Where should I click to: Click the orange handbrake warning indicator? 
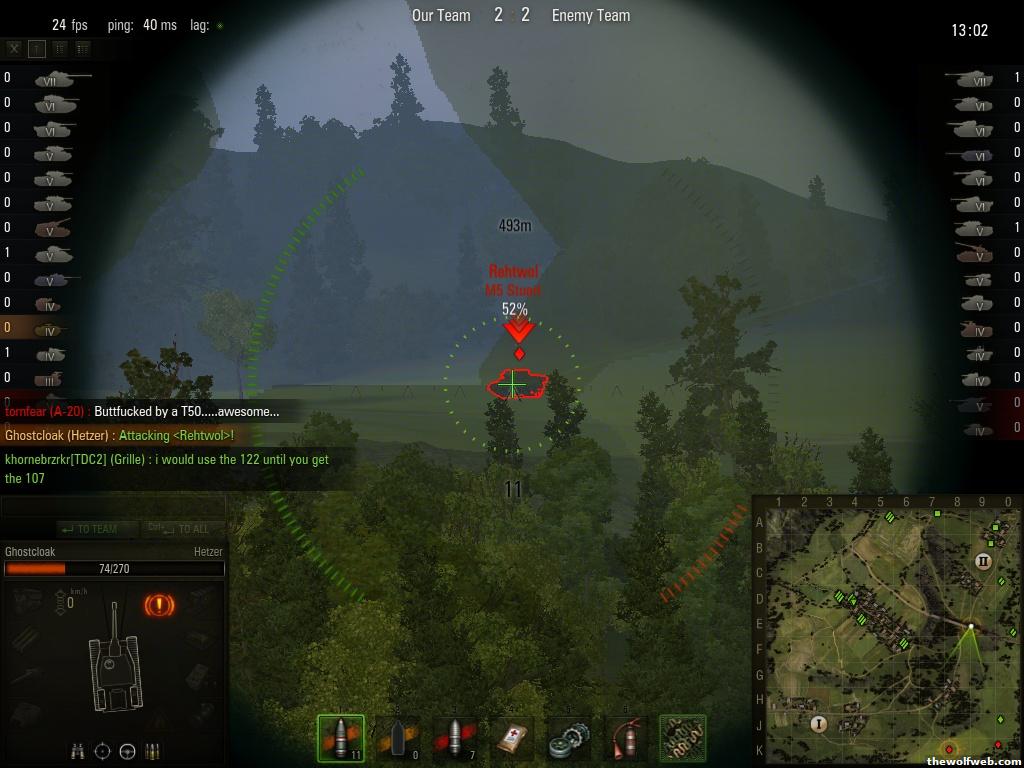pyautogui.click(x=158, y=604)
